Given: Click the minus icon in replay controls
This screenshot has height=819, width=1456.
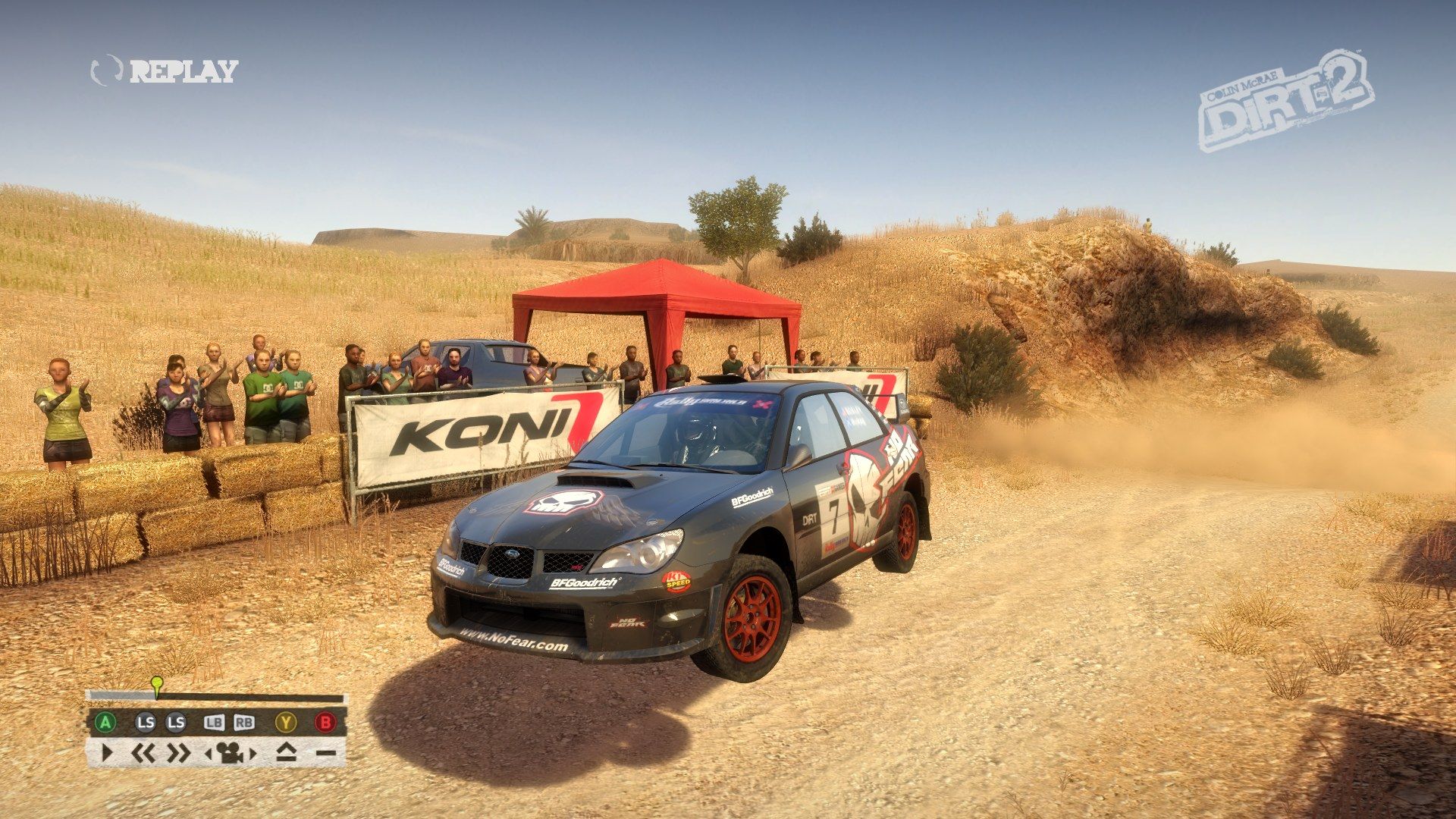Looking at the screenshot, I should click(325, 753).
